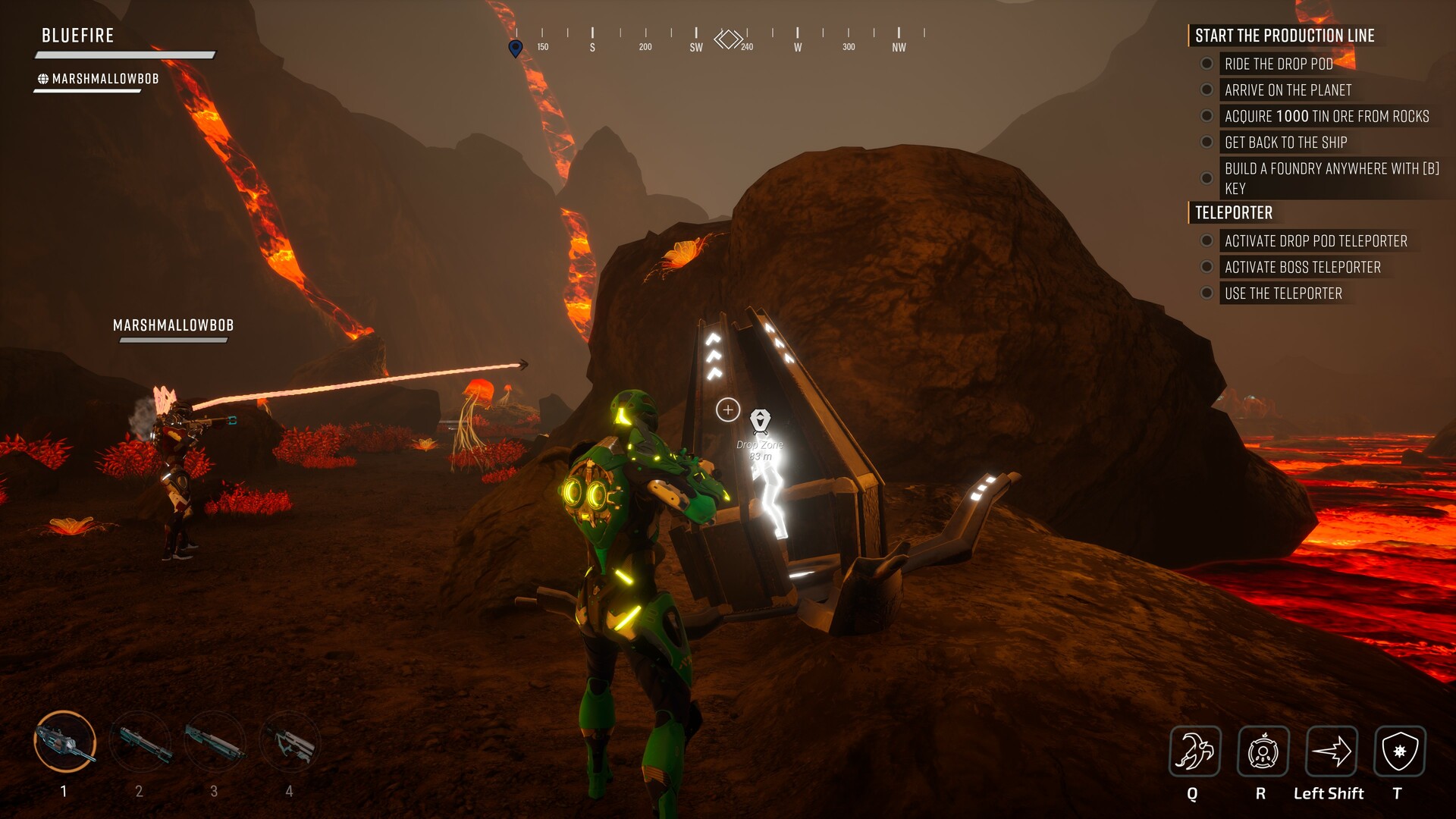1456x819 pixels.
Task: Click the MarshmallowBob teammate nameplate
Action: pos(174,327)
